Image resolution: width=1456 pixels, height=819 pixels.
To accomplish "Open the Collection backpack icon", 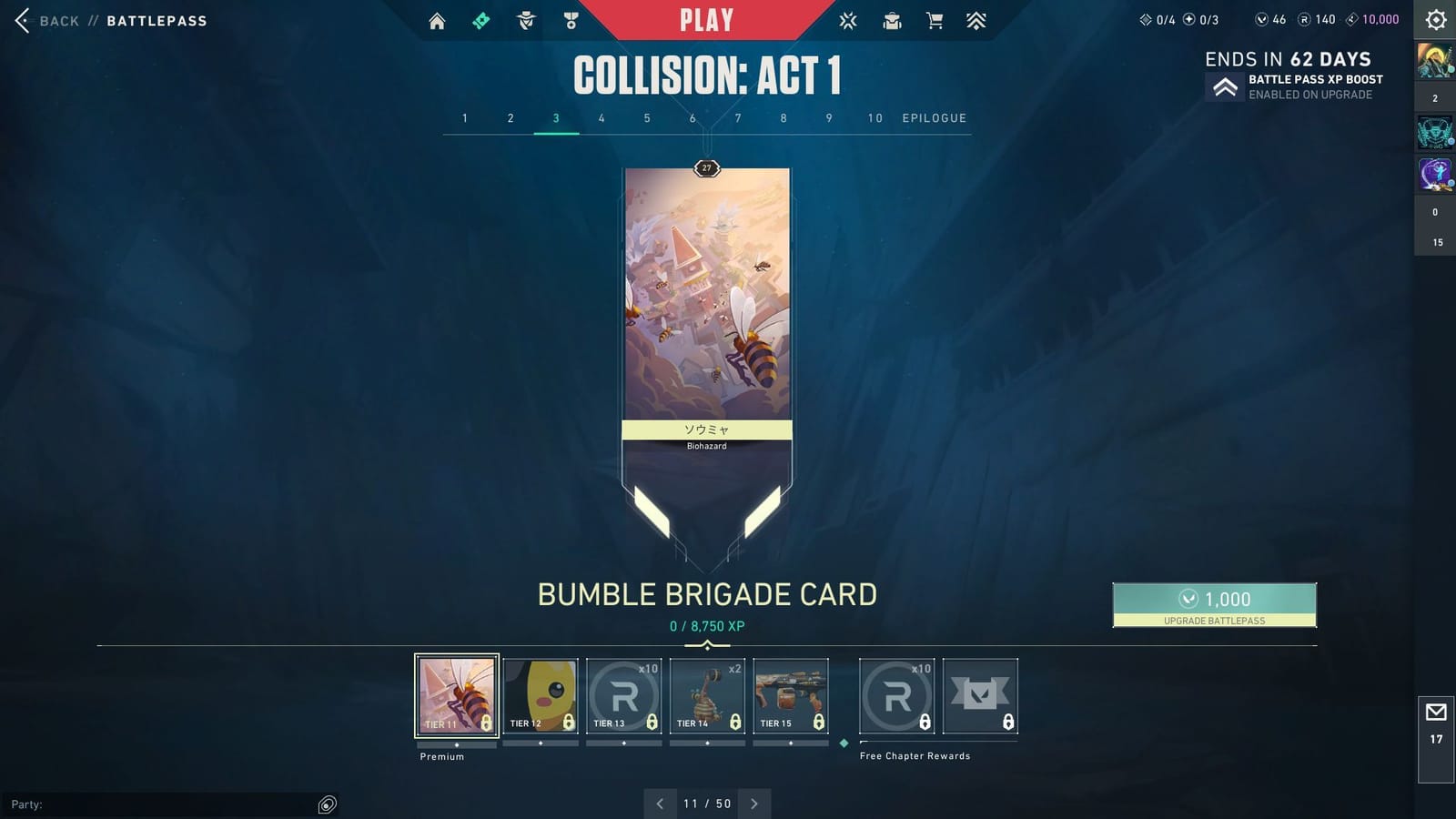I will (892, 19).
